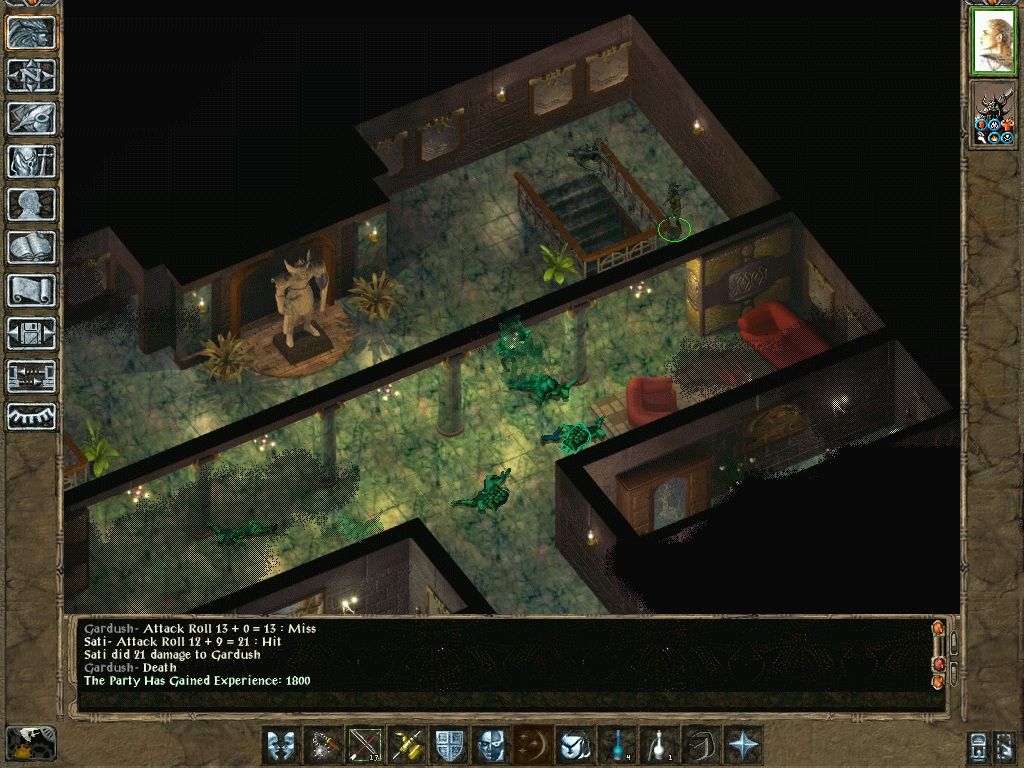The width and height of the screenshot is (1024, 768).
Task: Open the options via the floppy disk button
Action: pyautogui.click(x=31, y=333)
